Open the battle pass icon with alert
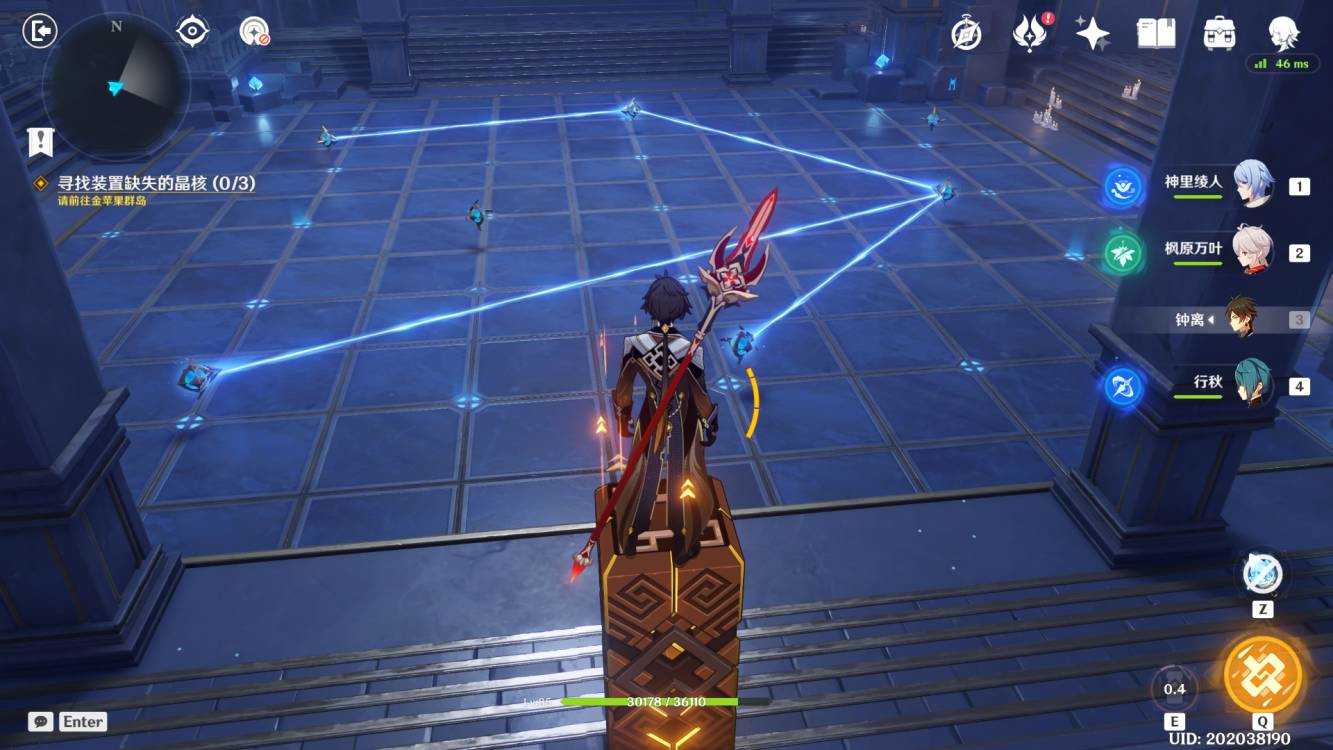This screenshot has width=1333, height=750. (1030, 33)
